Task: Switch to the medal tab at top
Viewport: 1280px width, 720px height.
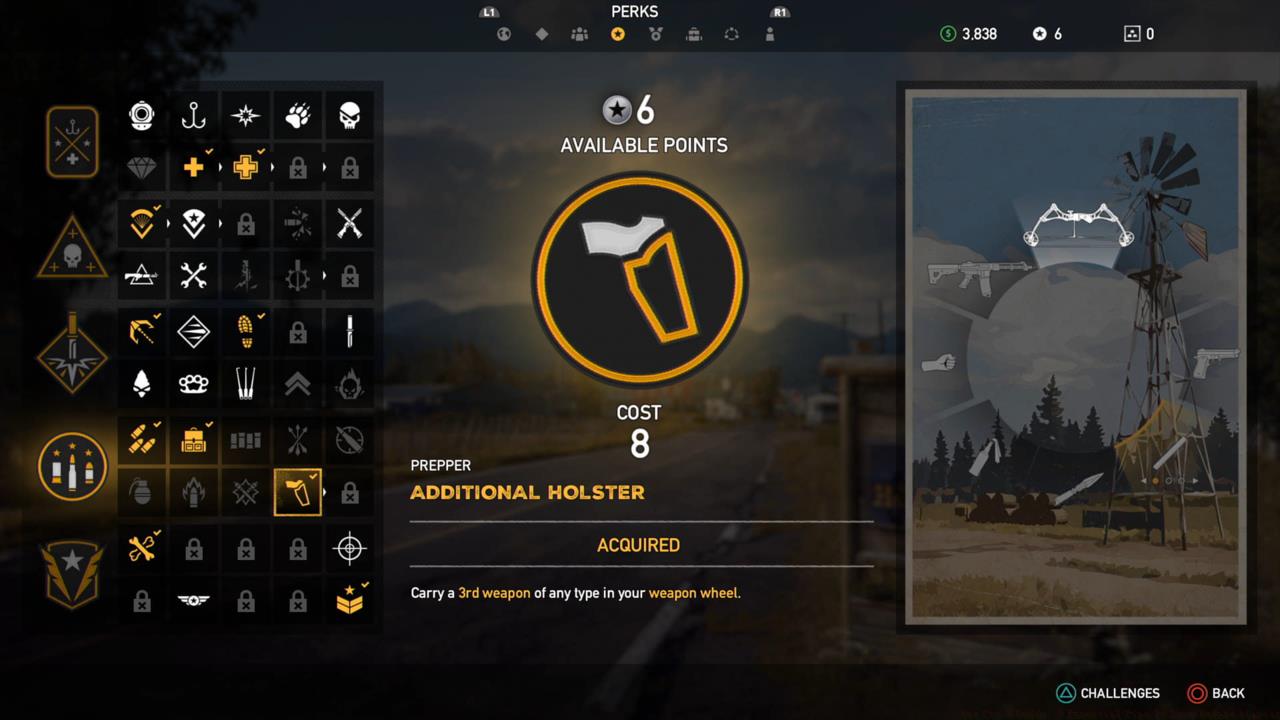Action: coord(655,33)
